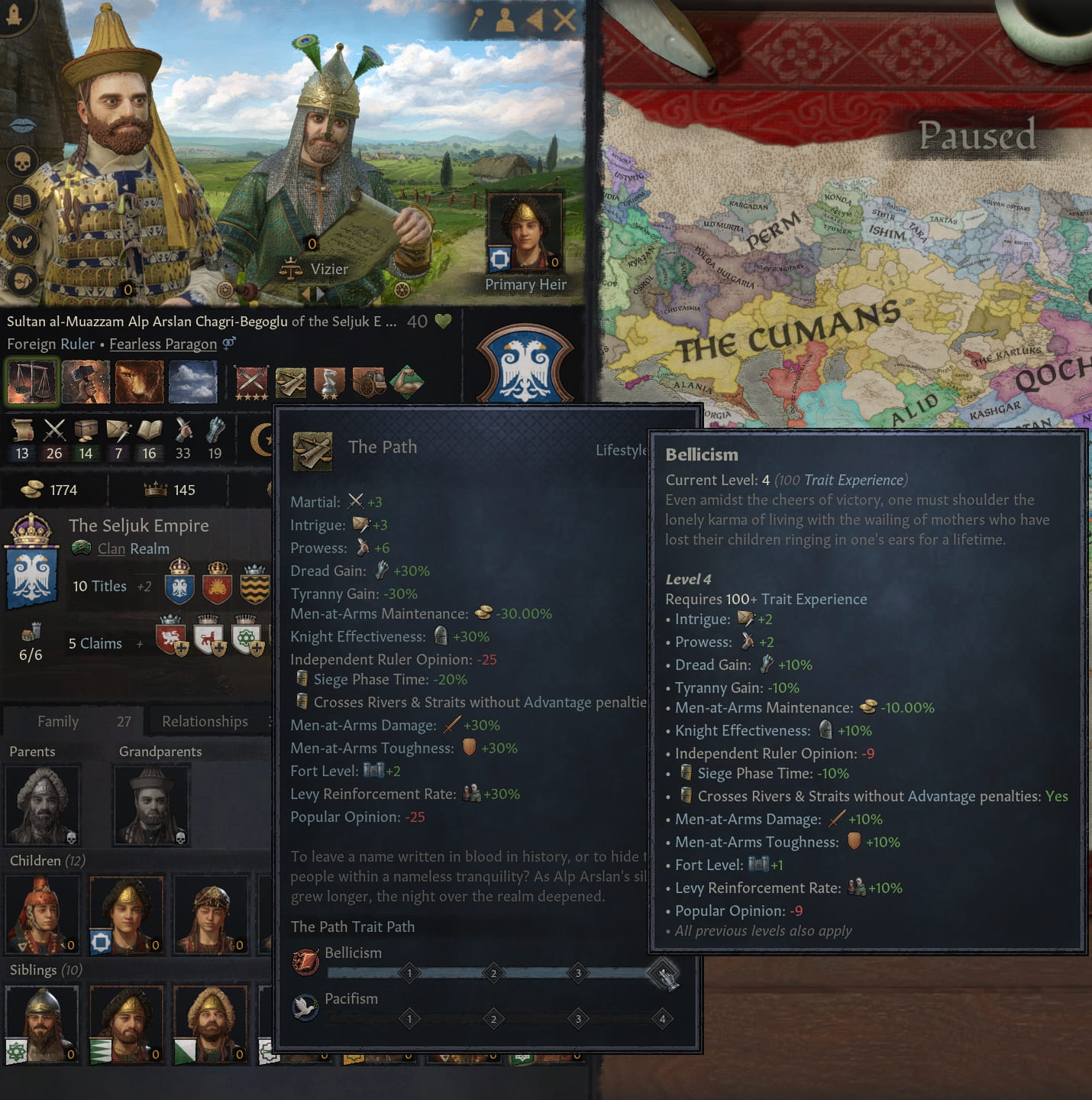This screenshot has height=1100, width=1092.
Task: Expand the 10 Titles list
Action: [x=100, y=586]
